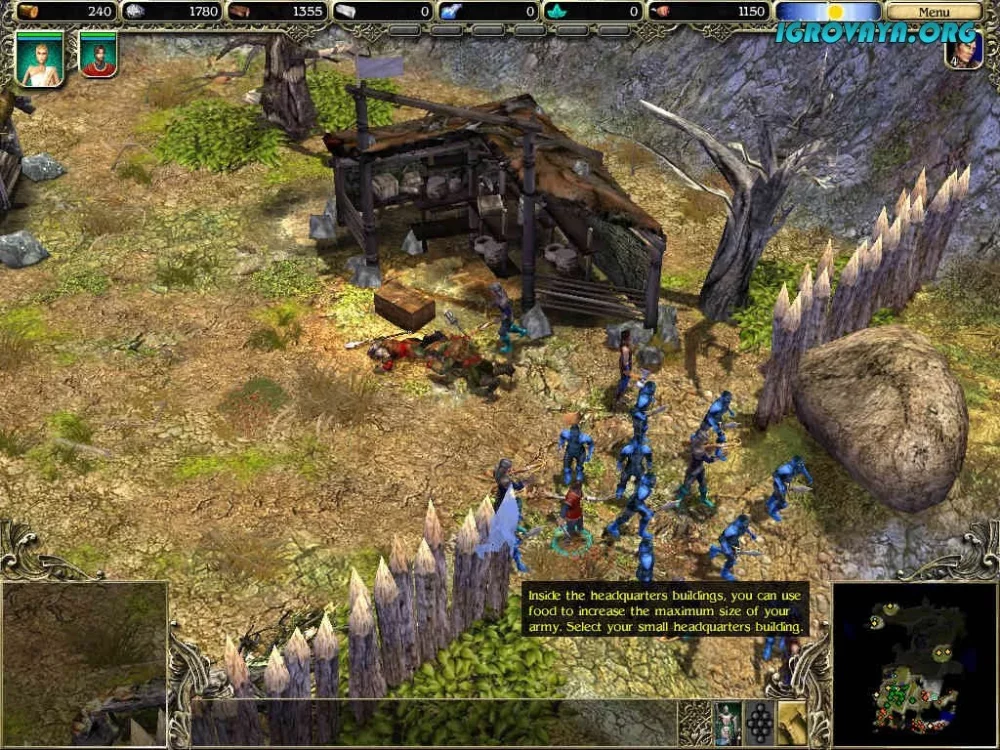The width and height of the screenshot is (1000, 750).
Task: Select the blonde hero portrait in white
Action: (x=40, y=58)
